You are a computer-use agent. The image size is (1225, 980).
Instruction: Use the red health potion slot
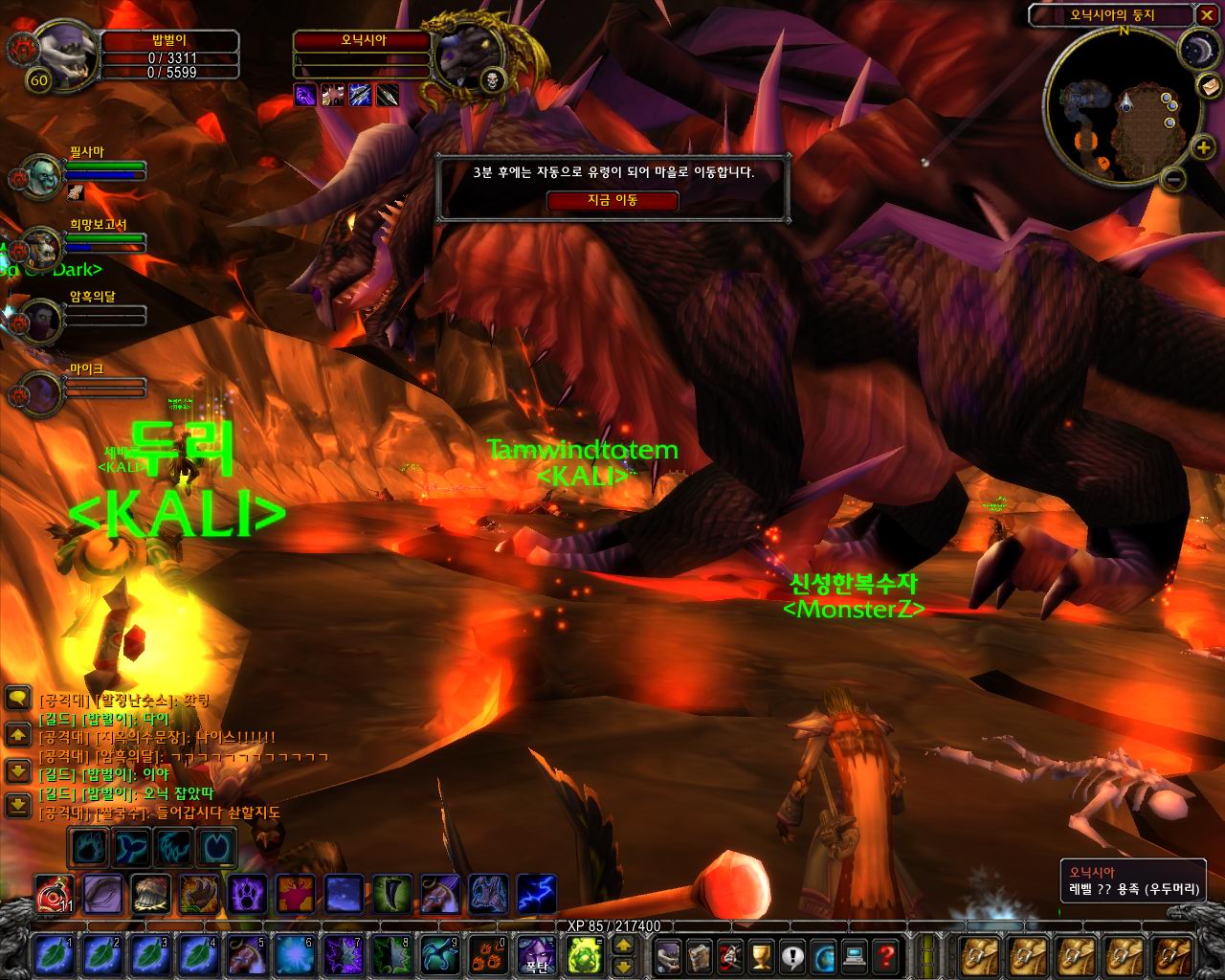52,893
